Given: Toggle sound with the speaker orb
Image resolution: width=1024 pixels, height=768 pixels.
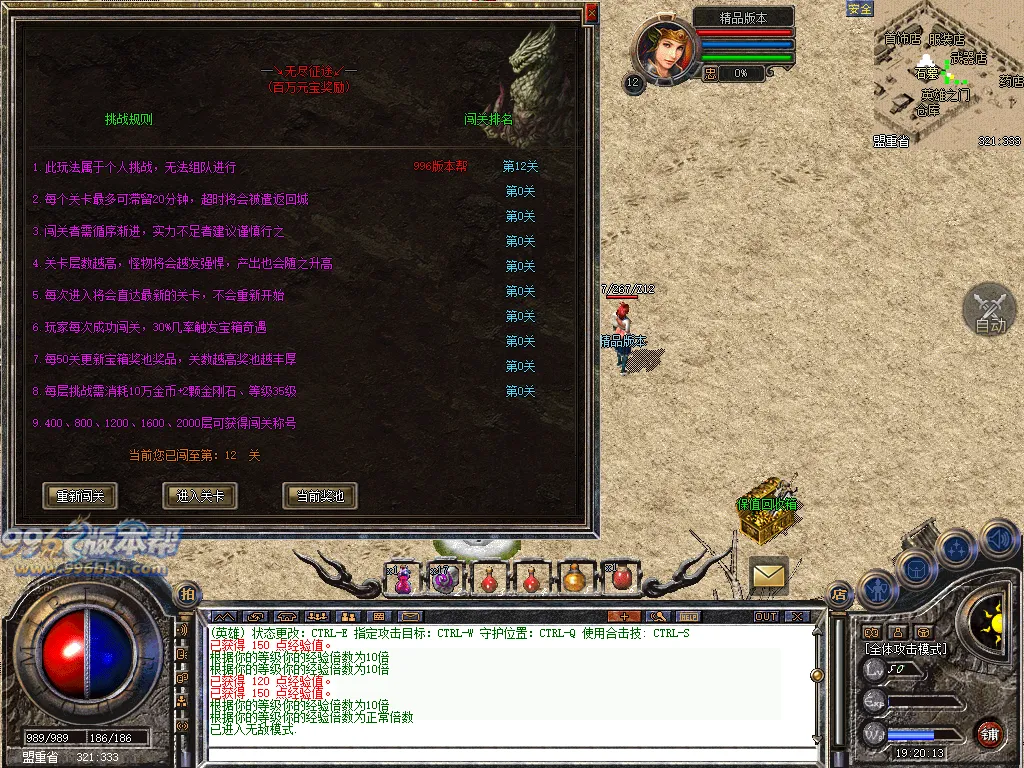Looking at the screenshot, I should click(997, 540).
